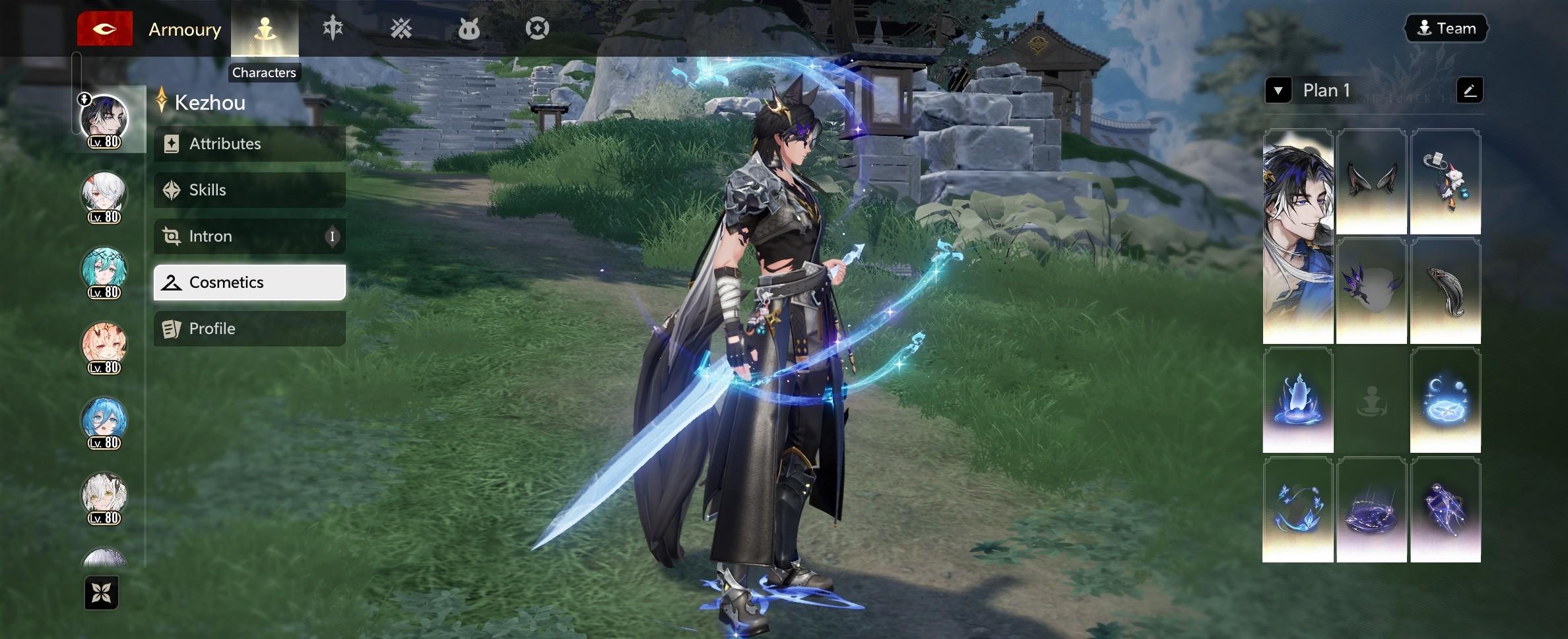Viewport: 1568px width, 639px height.
Task: Open the cat-eared creature tab
Action: tap(469, 29)
